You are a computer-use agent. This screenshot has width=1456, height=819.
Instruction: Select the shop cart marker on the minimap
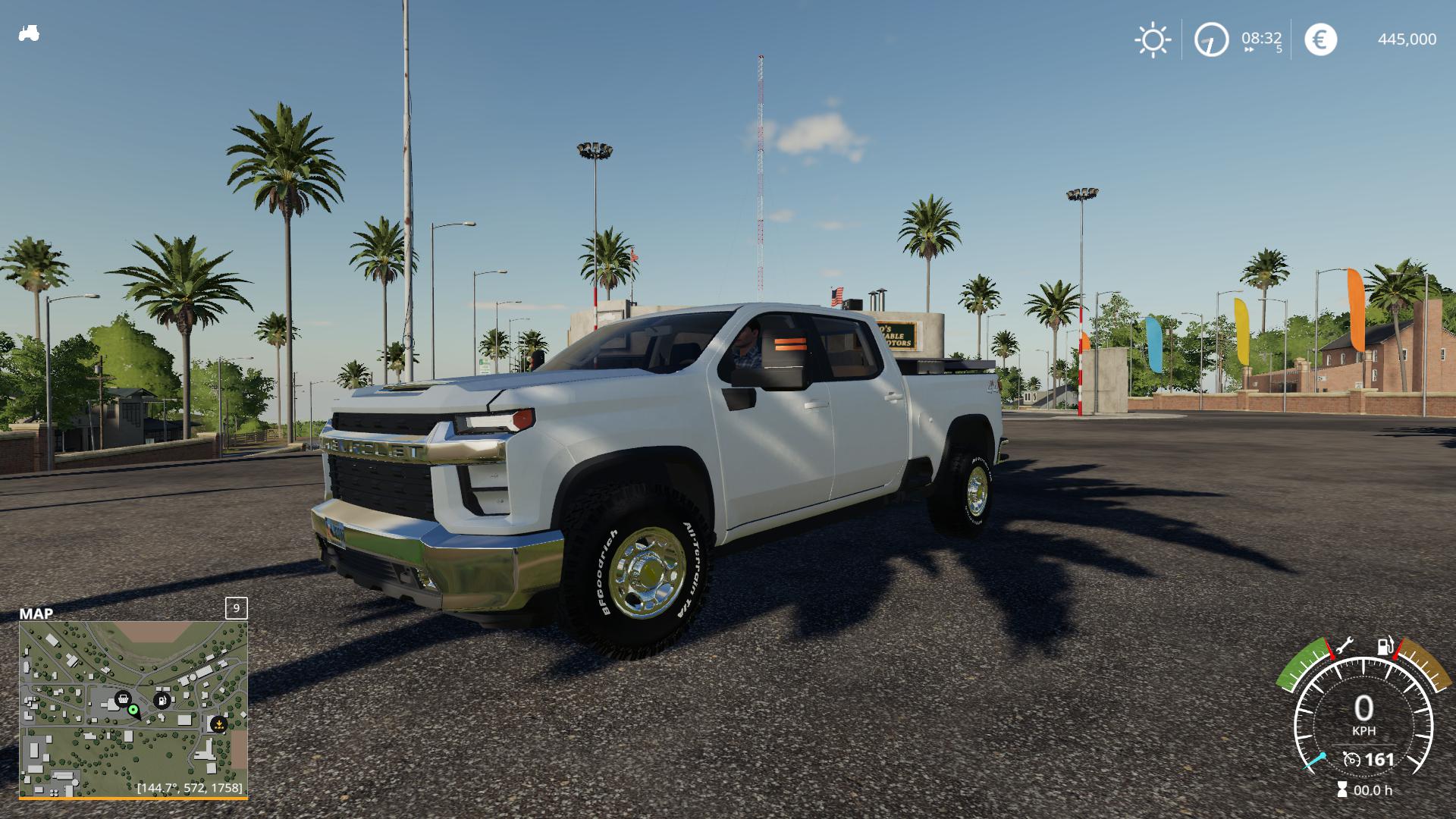coord(122,698)
